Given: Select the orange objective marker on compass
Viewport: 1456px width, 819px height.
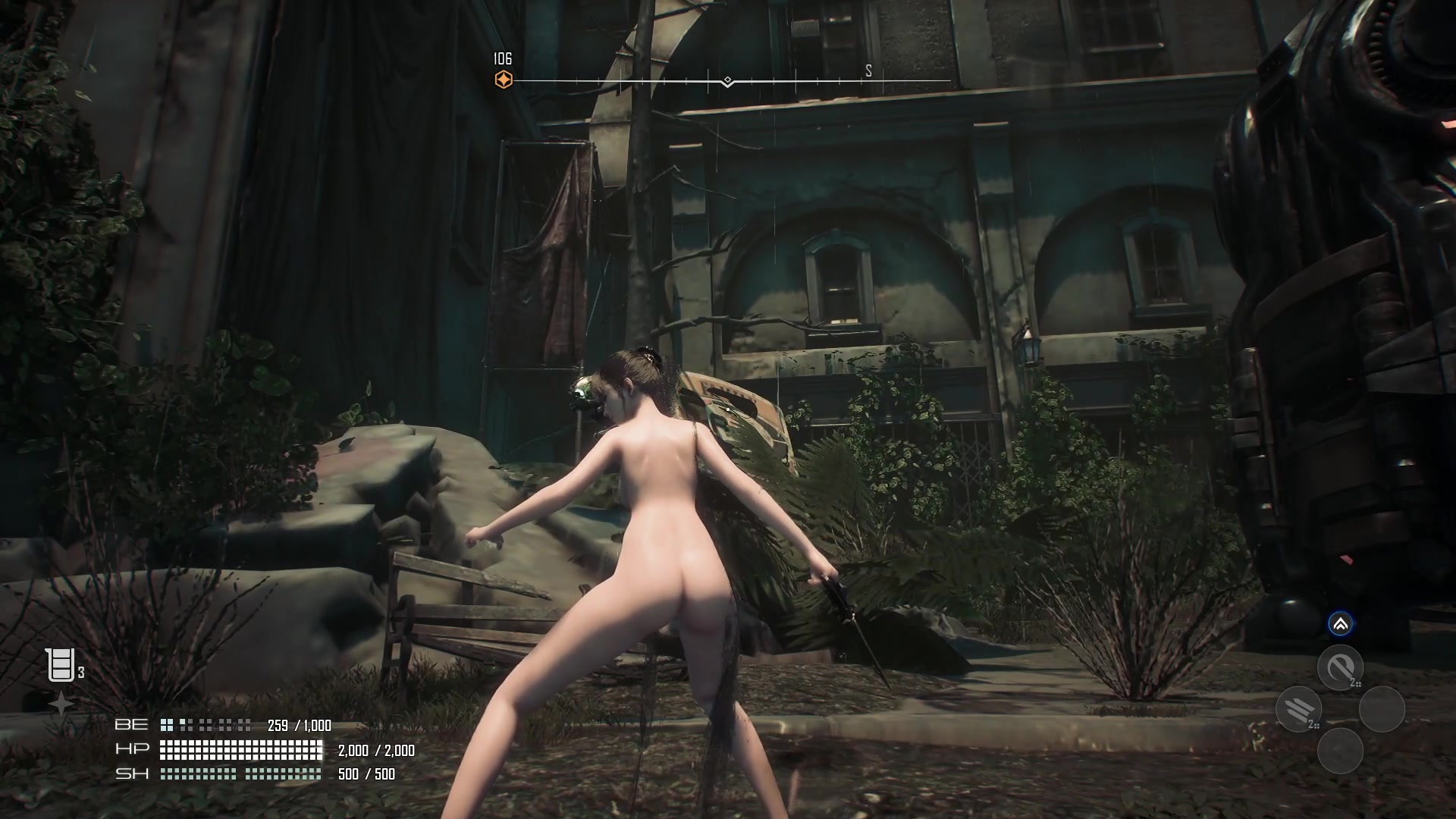Looking at the screenshot, I should 504,80.
